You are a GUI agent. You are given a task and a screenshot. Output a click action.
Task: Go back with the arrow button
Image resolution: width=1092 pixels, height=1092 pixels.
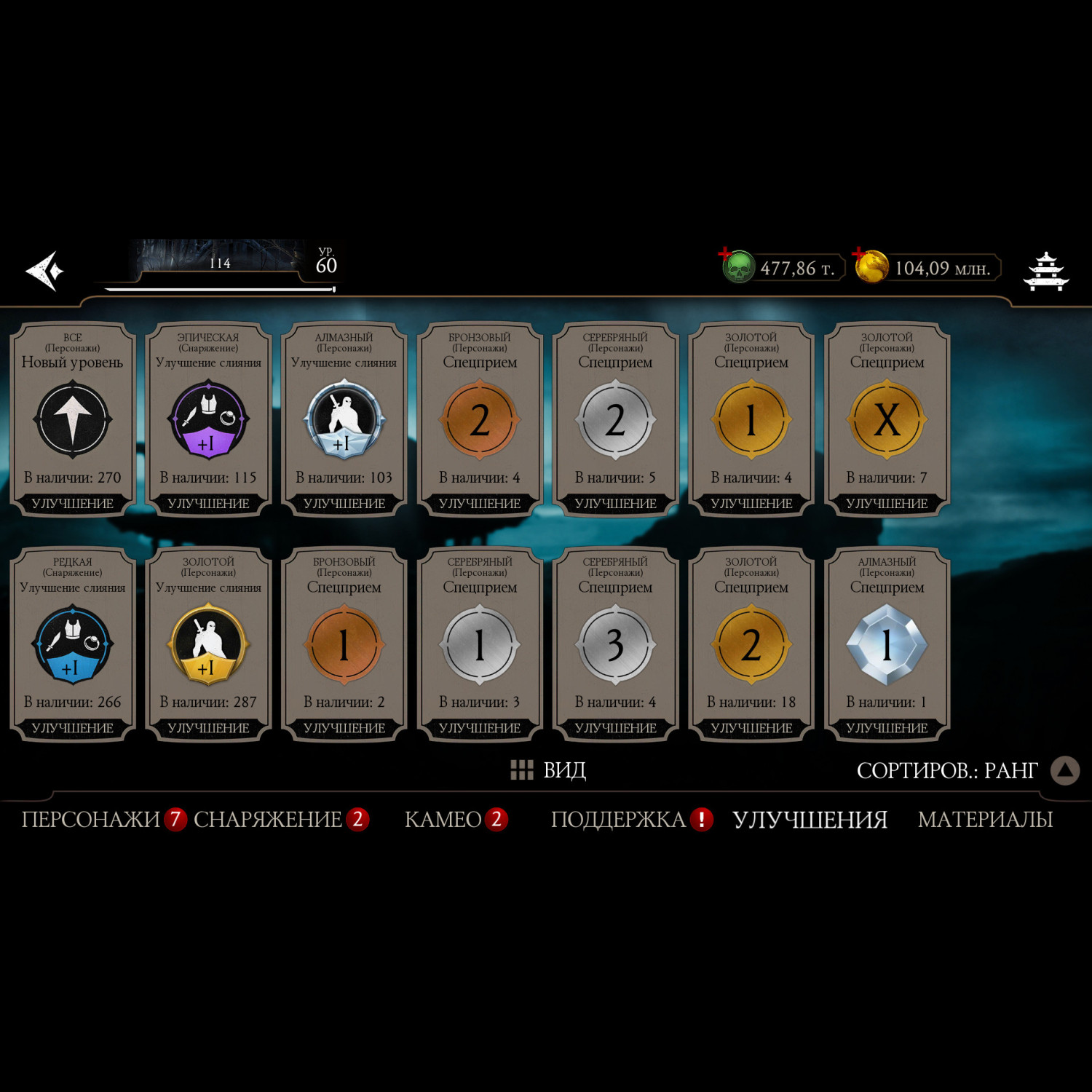[45, 271]
